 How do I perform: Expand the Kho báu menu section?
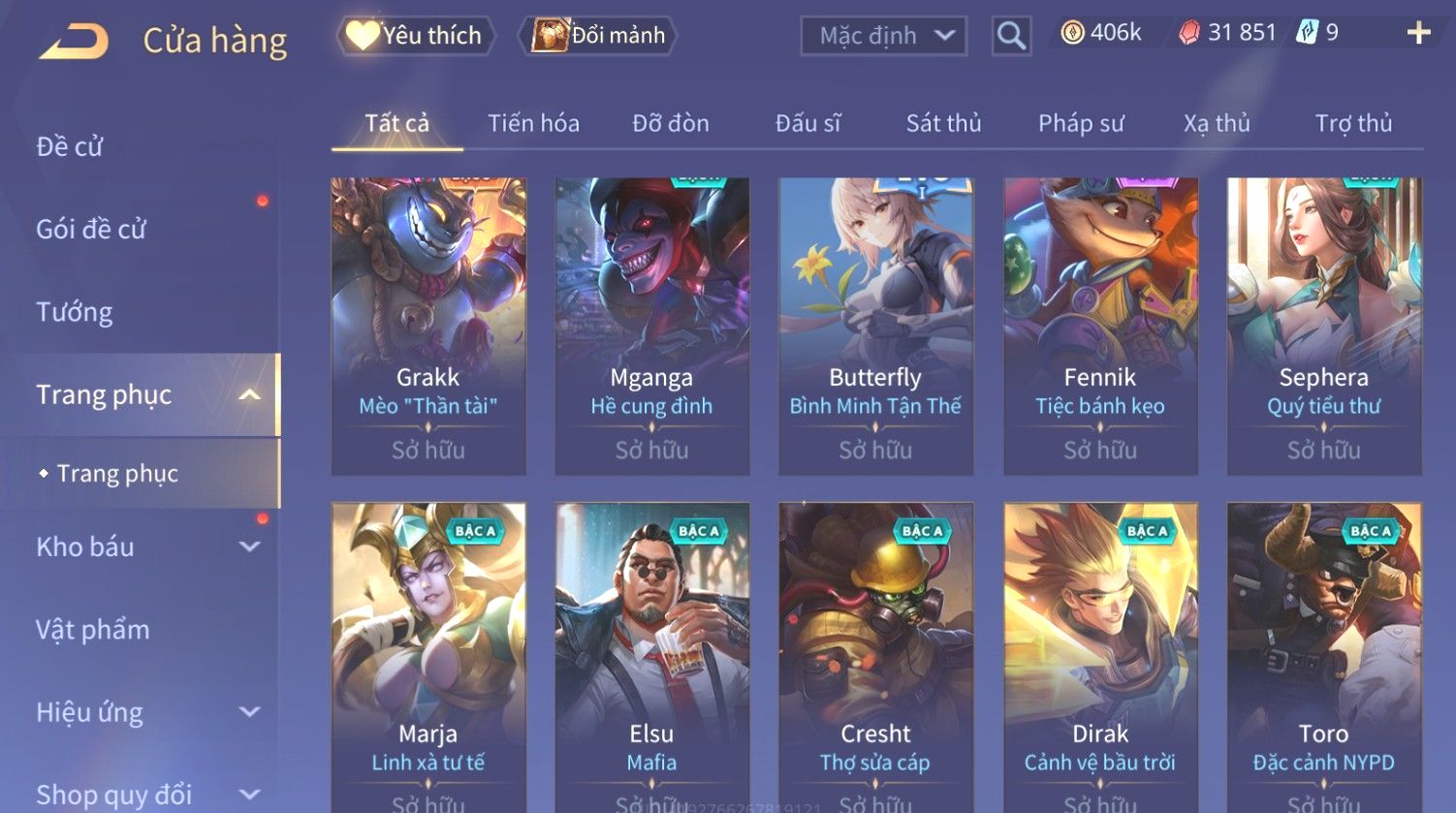tap(145, 547)
